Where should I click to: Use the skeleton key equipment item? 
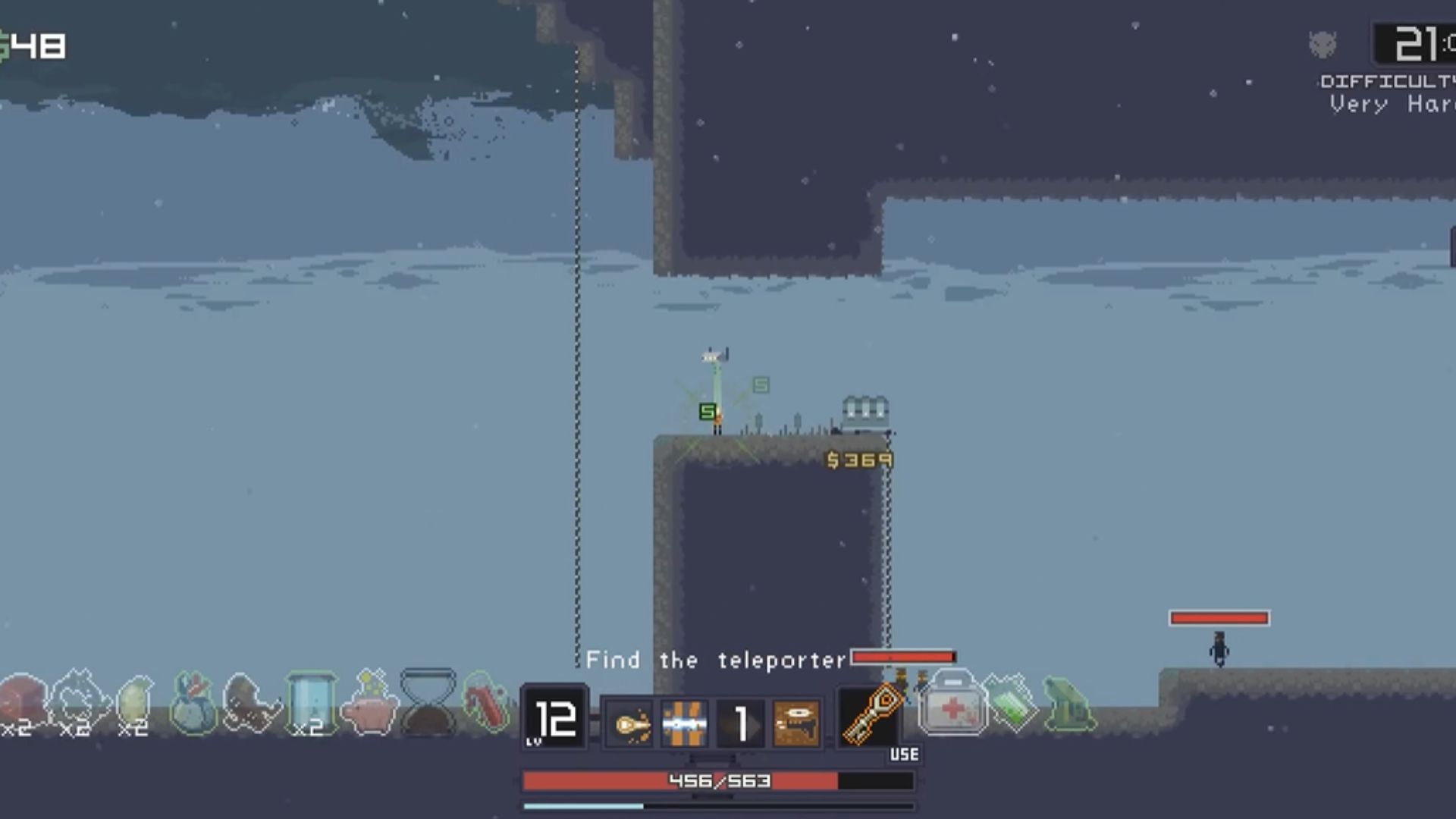(x=870, y=717)
